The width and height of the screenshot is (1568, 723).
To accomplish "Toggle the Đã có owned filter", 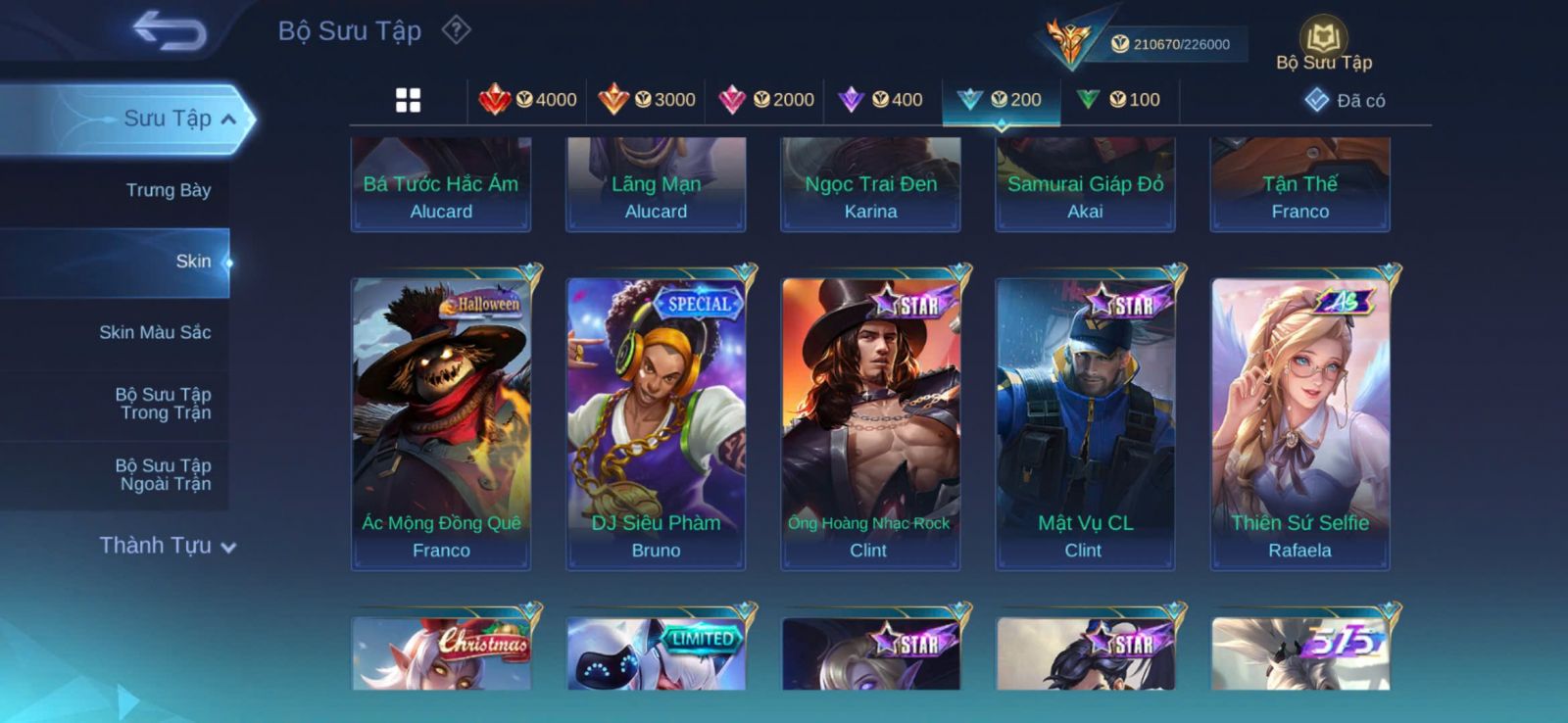I will coord(1345,100).
